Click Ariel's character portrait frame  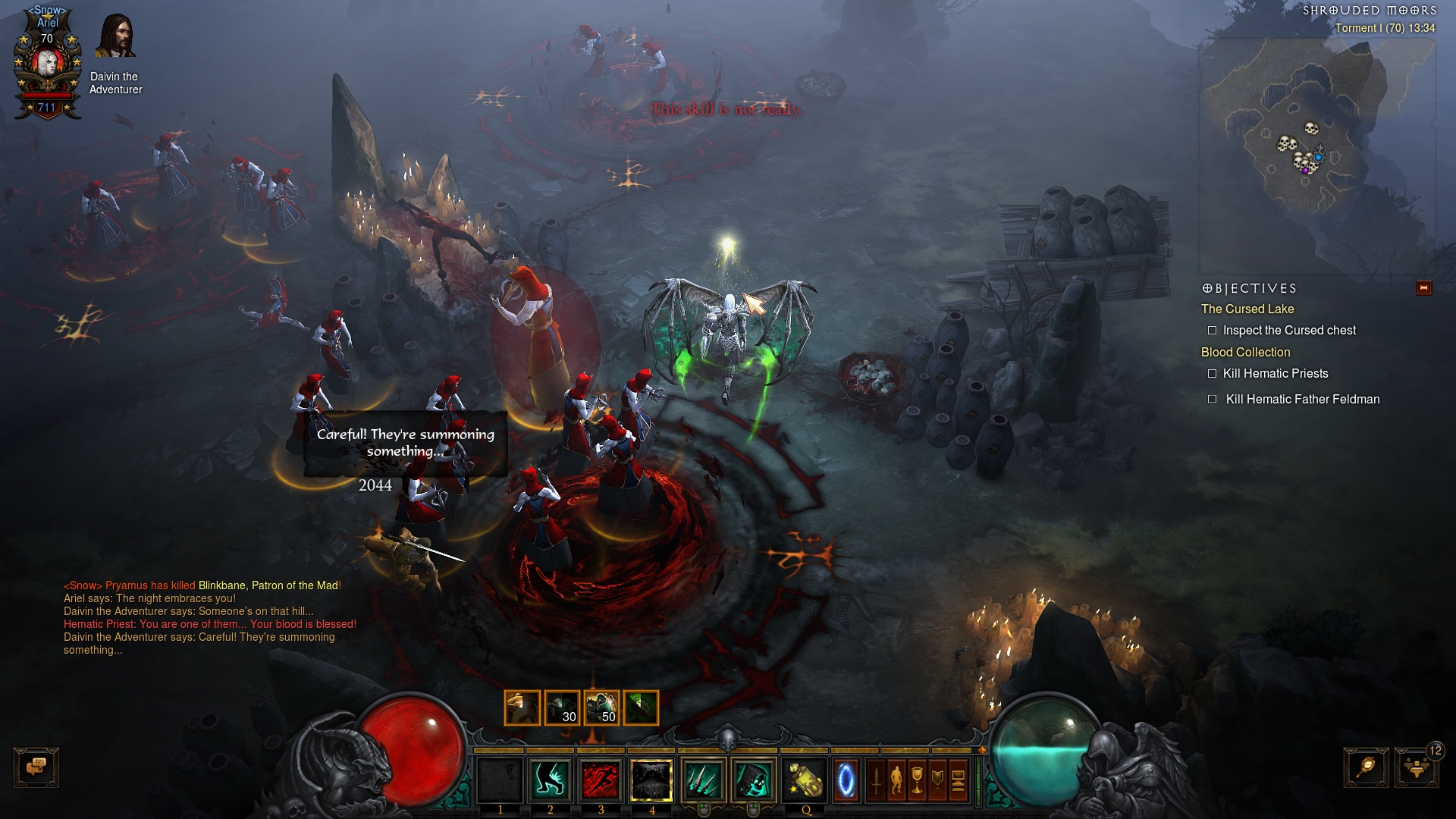pos(47,64)
